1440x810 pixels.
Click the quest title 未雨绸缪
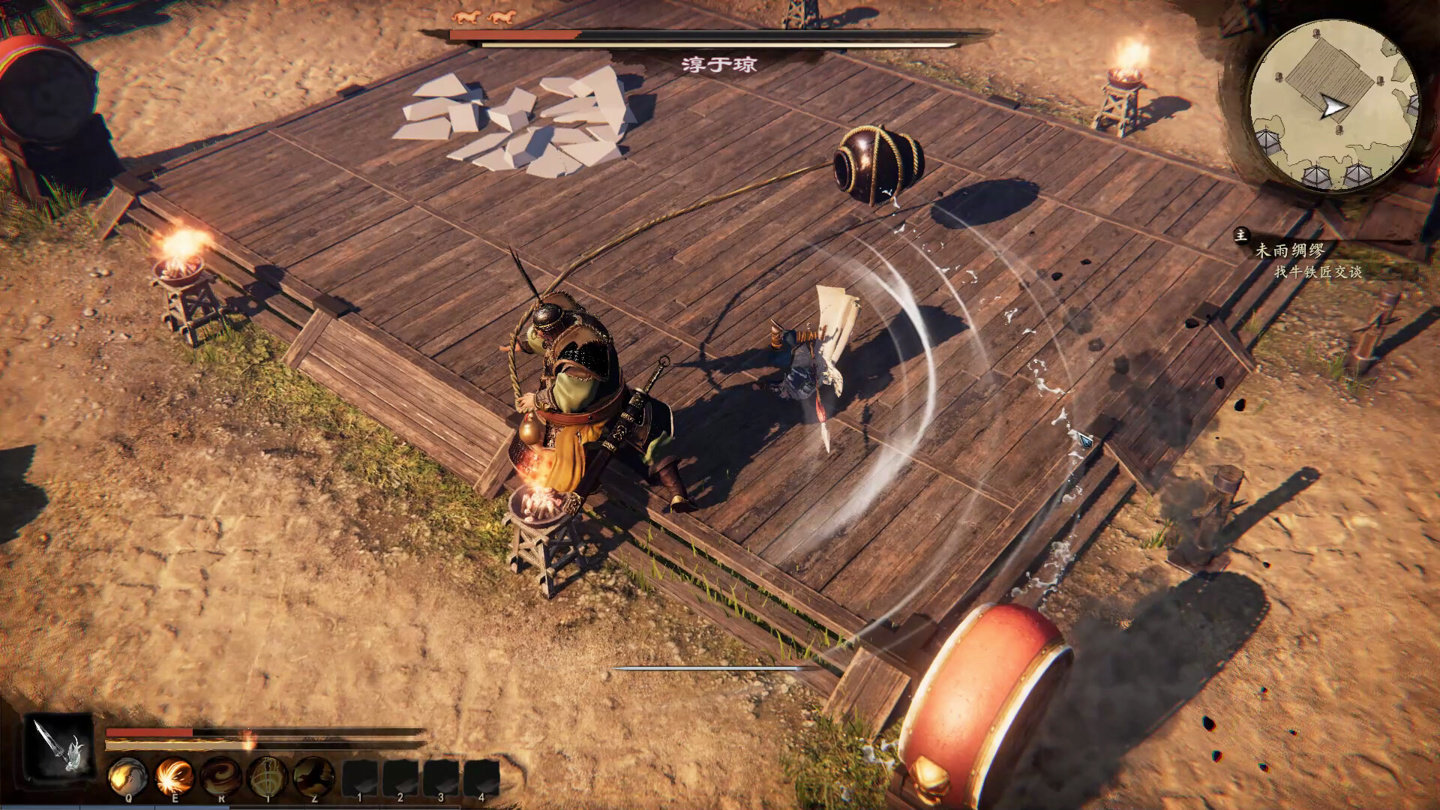point(1290,250)
